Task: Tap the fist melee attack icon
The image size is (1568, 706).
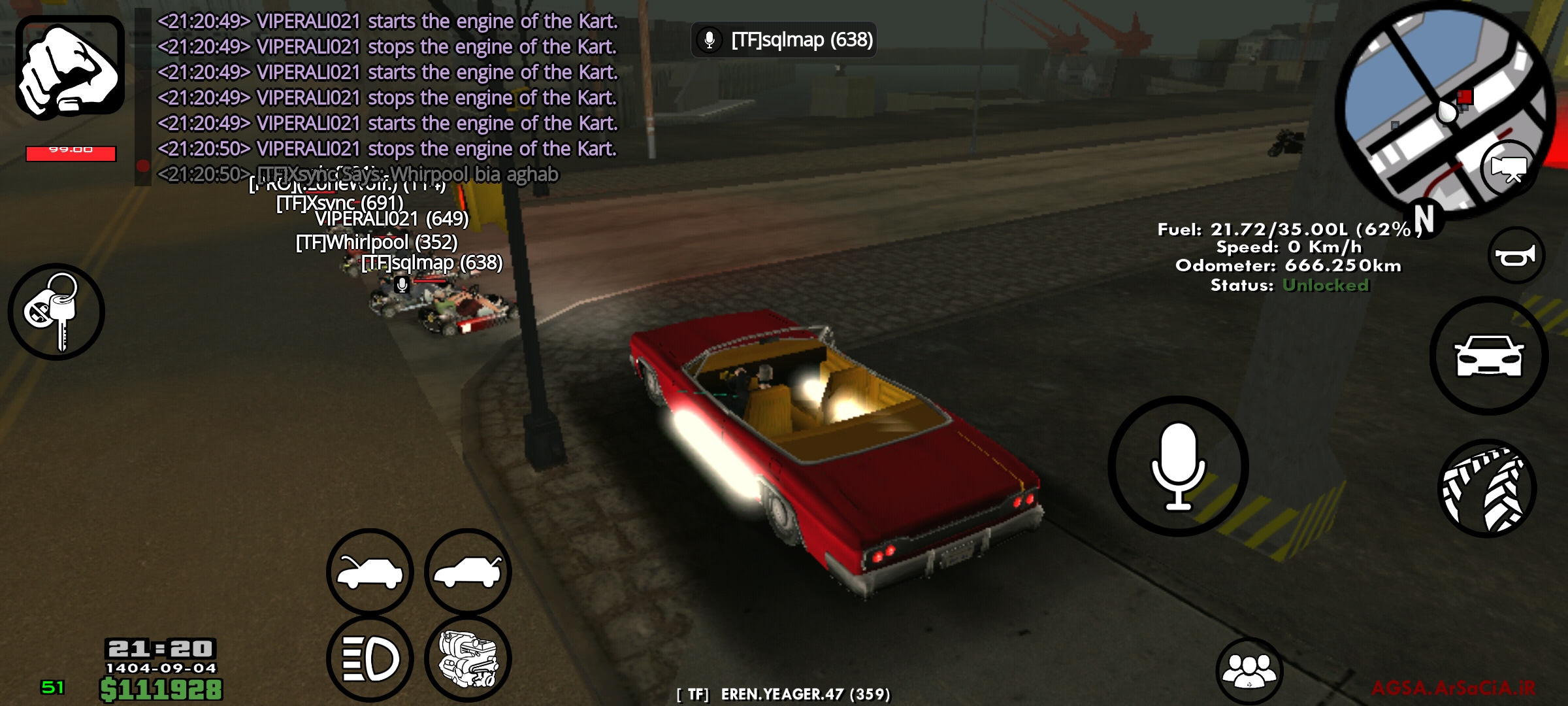Action: [x=69, y=69]
